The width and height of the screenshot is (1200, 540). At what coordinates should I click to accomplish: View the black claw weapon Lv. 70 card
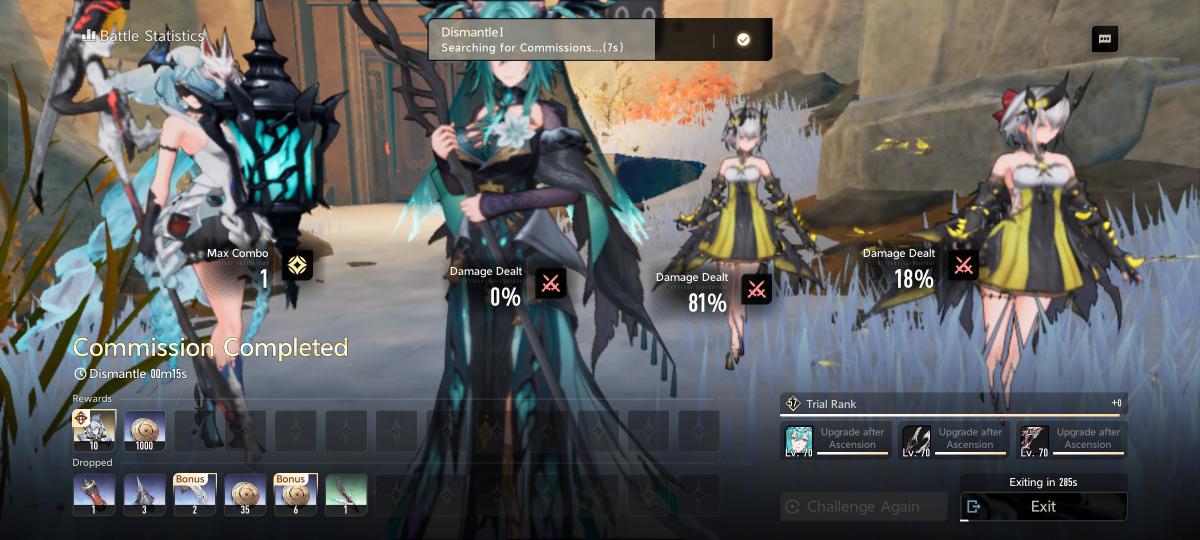916,440
